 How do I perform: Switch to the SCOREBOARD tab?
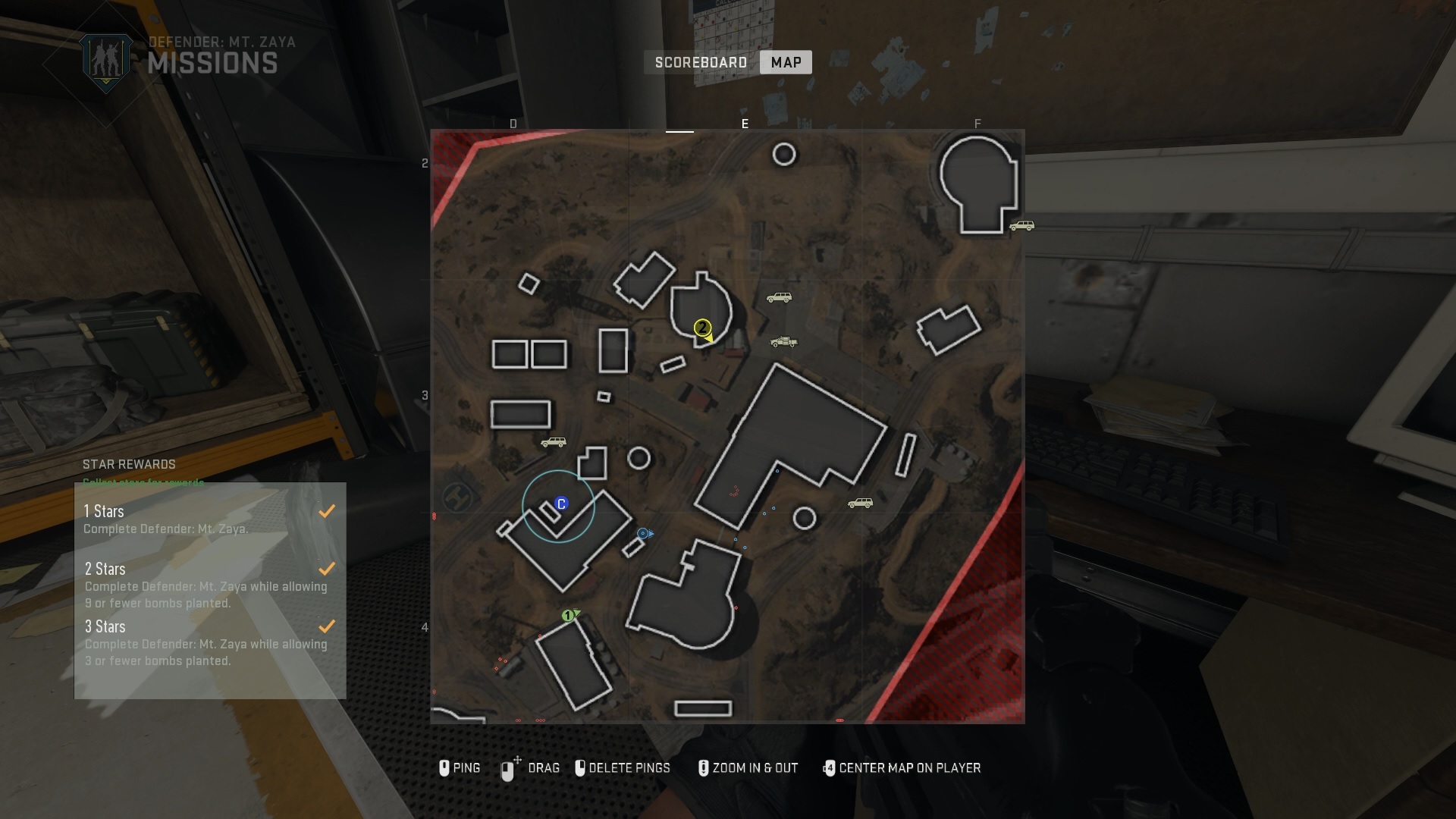(701, 62)
